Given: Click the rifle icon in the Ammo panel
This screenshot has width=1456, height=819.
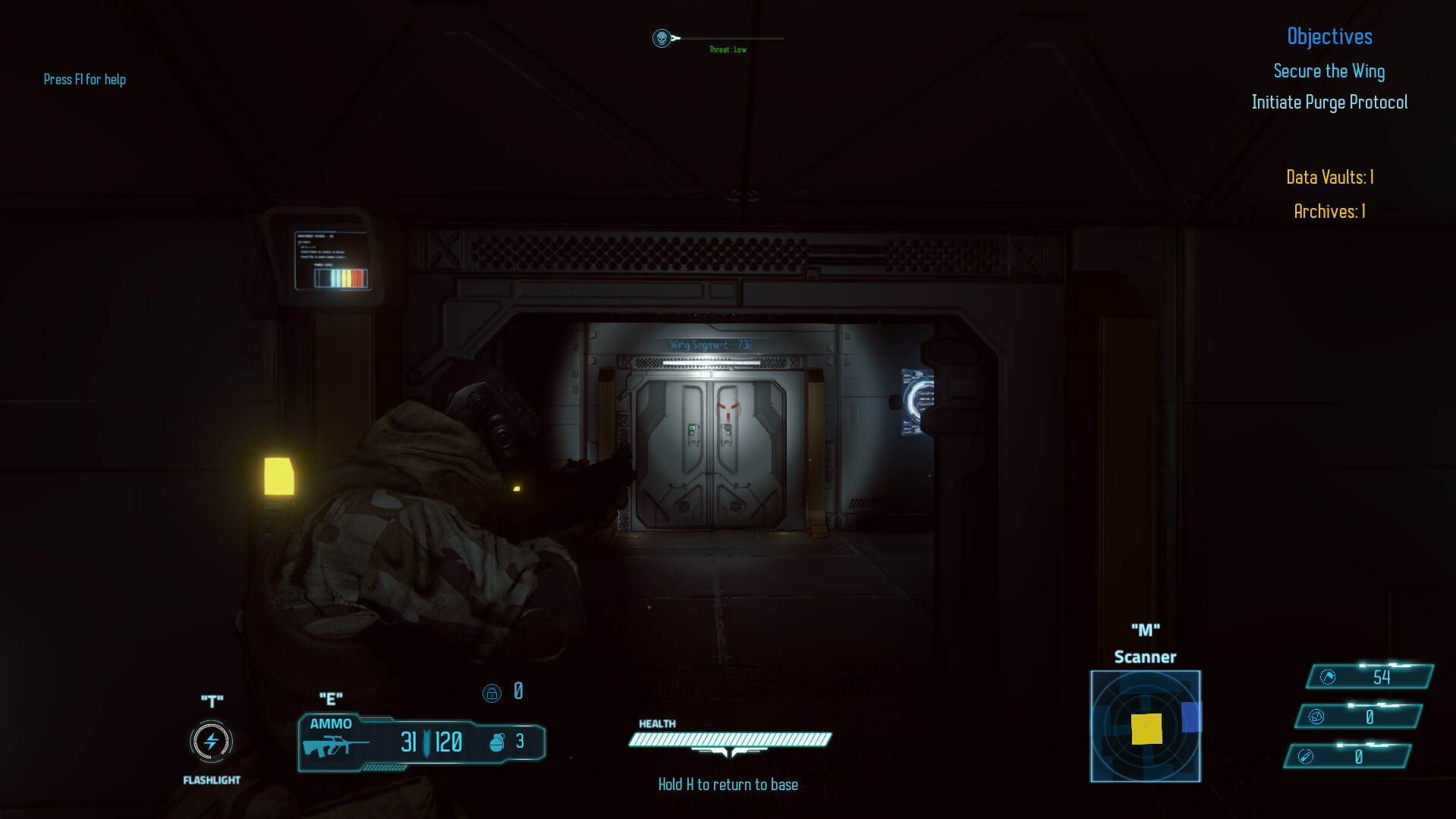Looking at the screenshot, I should point(336,745).
